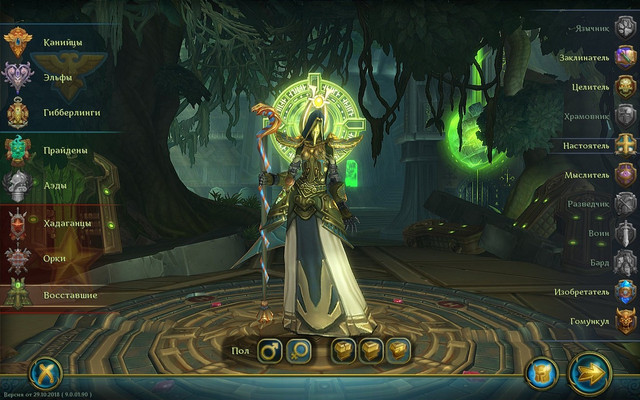Set gender to male symbol

coord(270,350)
